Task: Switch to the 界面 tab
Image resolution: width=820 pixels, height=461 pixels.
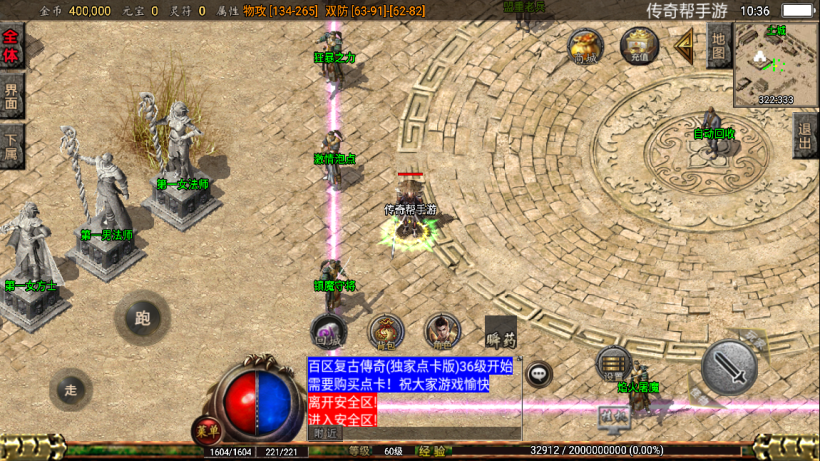Action: [11, 95]
